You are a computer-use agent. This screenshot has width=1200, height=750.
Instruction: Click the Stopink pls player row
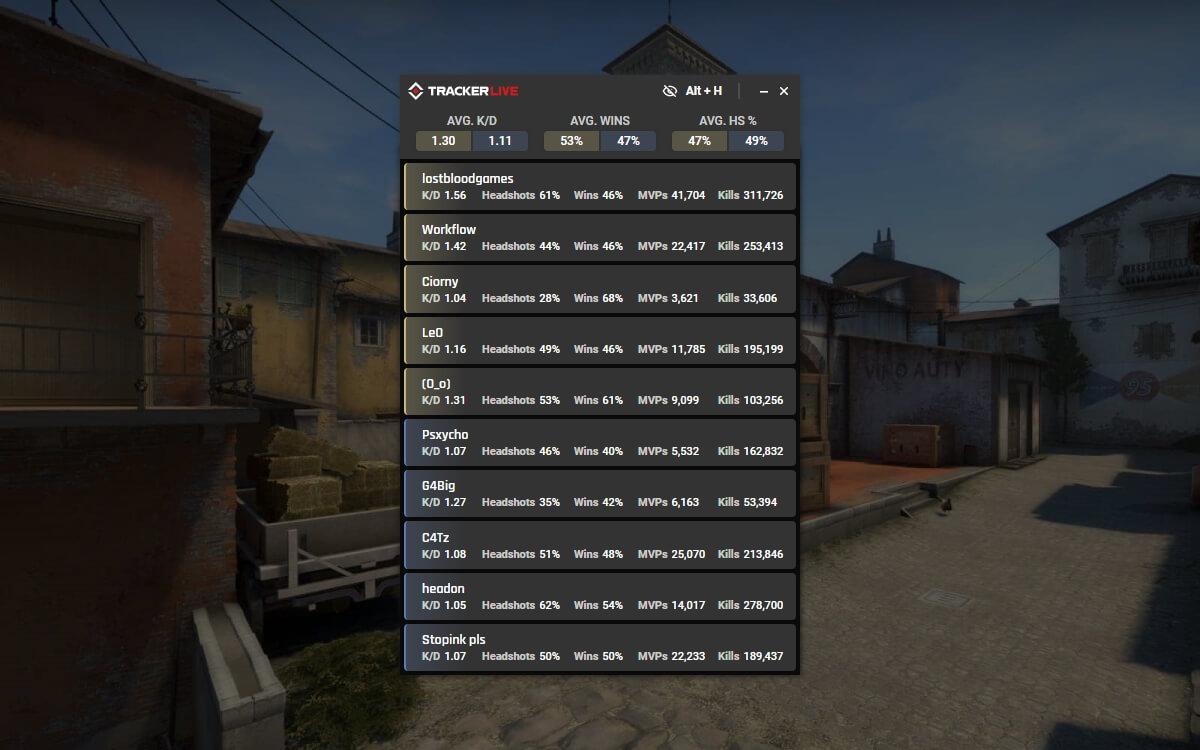coord(600,648)
